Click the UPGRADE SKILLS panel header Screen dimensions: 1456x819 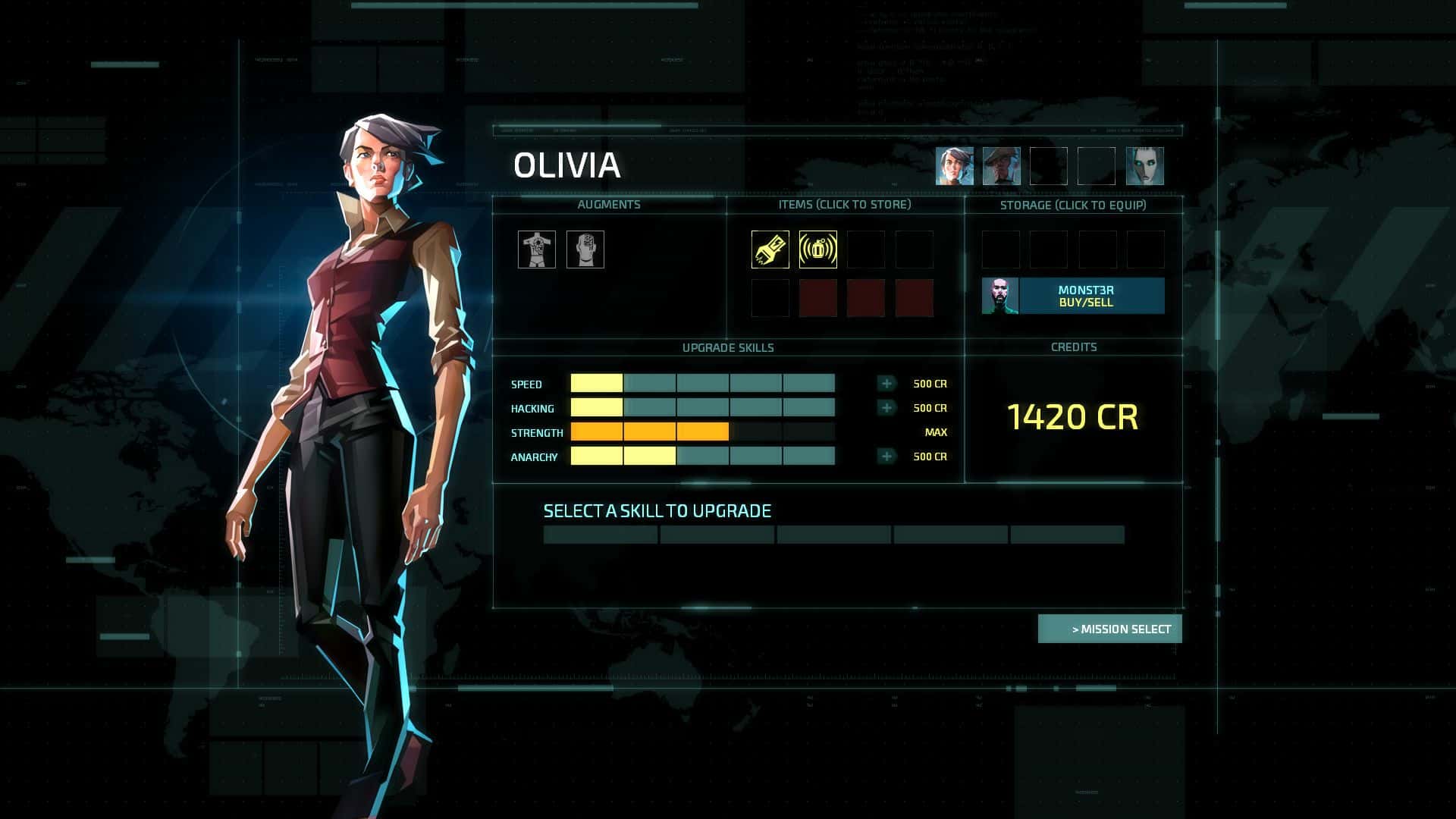pos(727,347)
